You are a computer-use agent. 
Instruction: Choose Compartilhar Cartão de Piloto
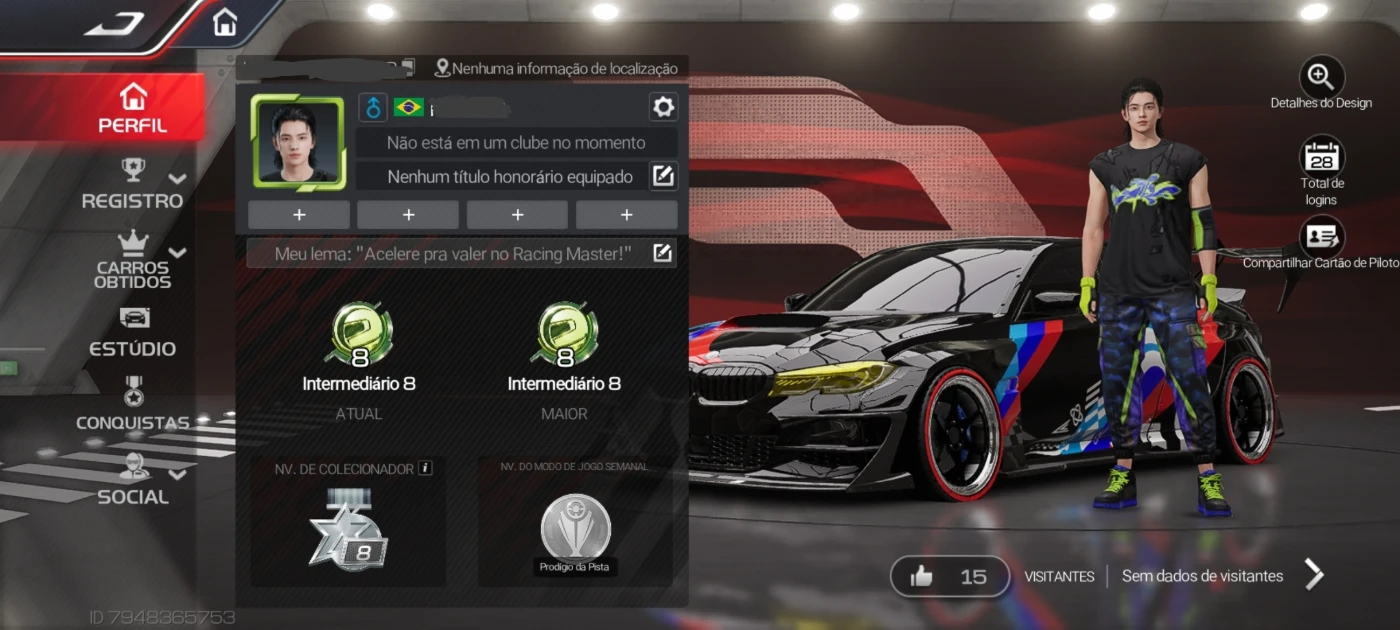(x=1321, y=237)
